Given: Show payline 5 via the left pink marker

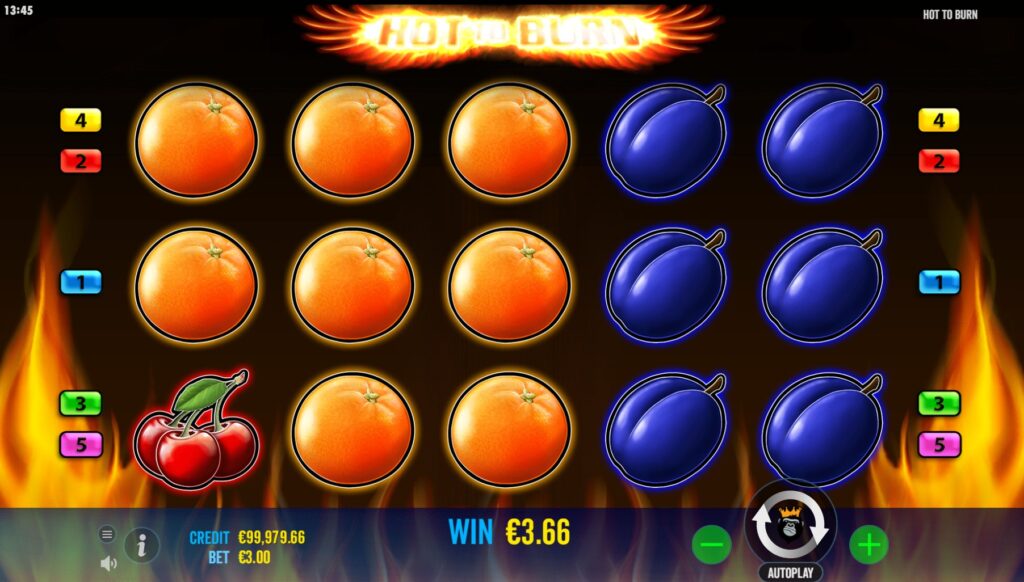Looking at the screenshot, I should click(x=81, y=444).
